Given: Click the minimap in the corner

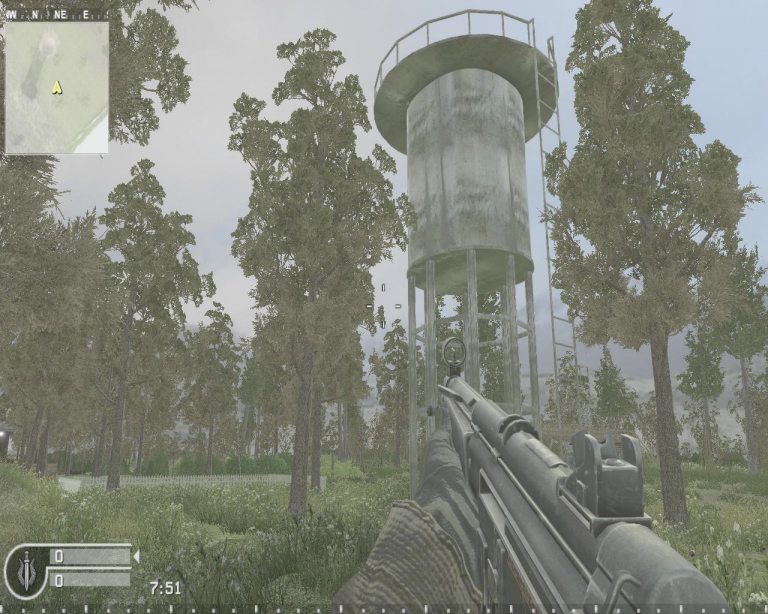Looking at the screenshot, I should 56,87.
